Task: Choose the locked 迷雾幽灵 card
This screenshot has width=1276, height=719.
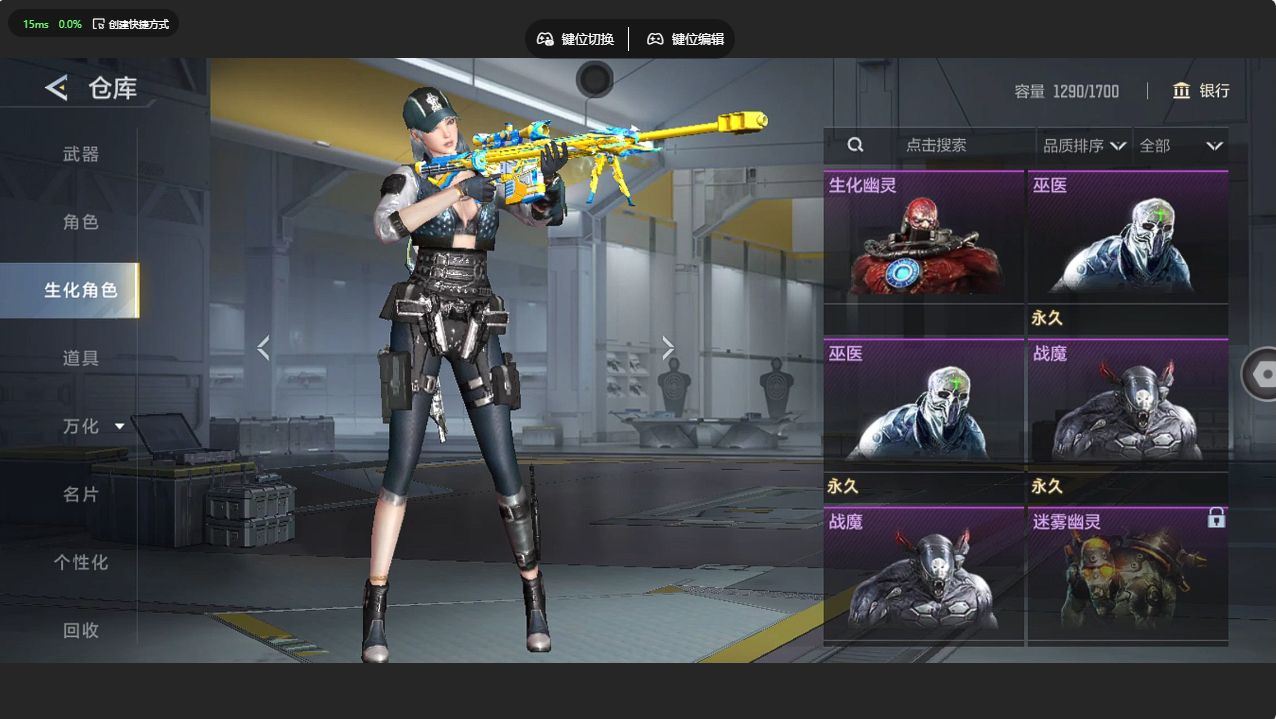Action: point(1128,573)
